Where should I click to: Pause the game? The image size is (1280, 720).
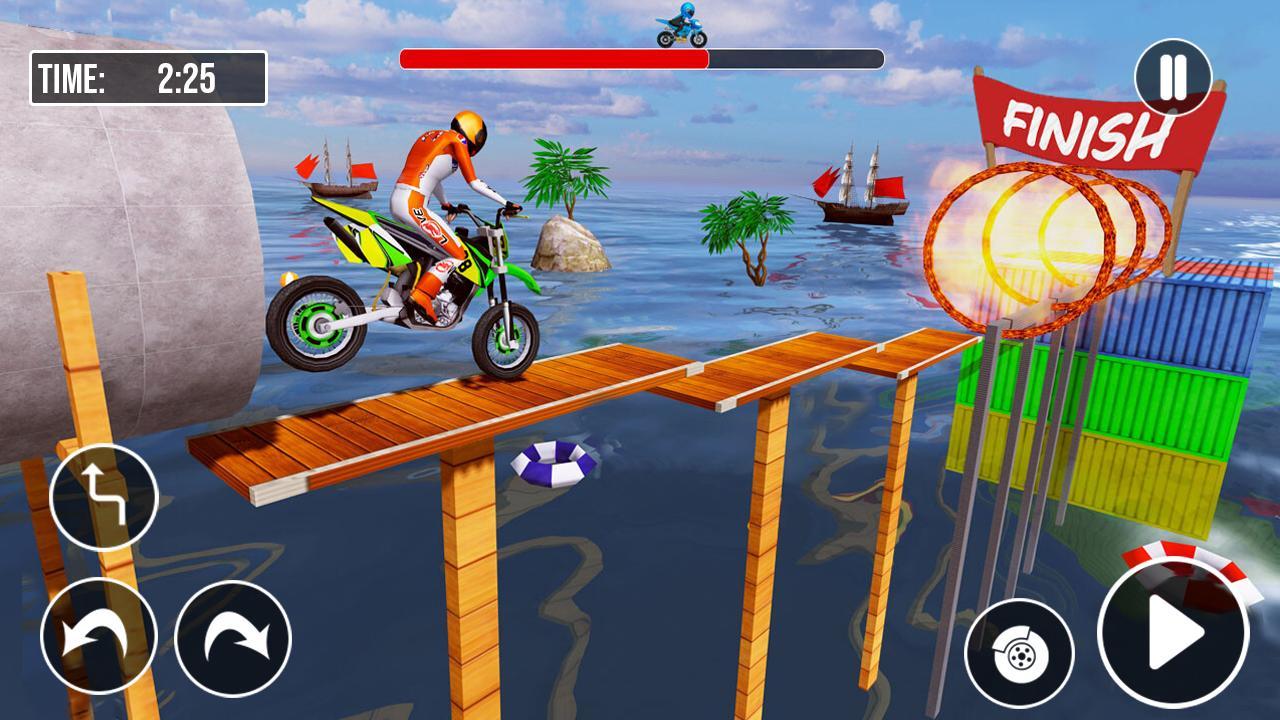pos(1173,77)
